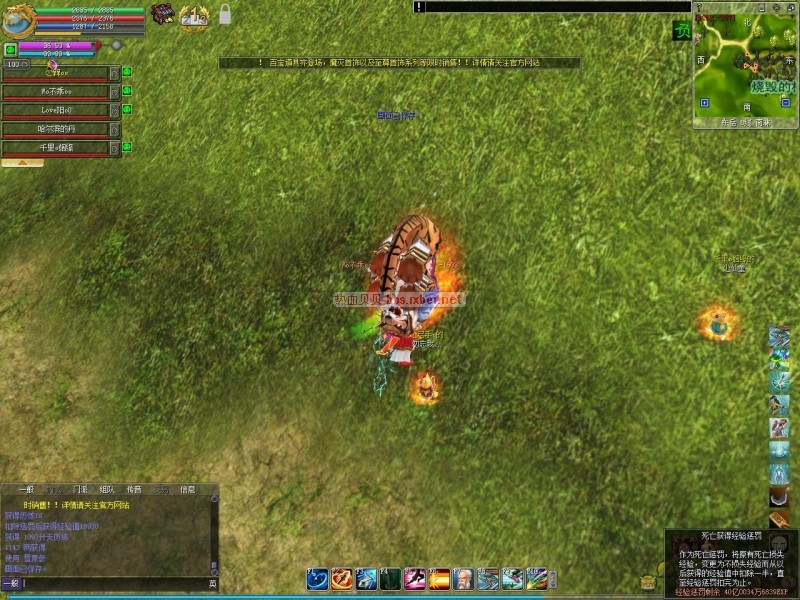Switch to the 门派 chat tab

tap(81, 490)
